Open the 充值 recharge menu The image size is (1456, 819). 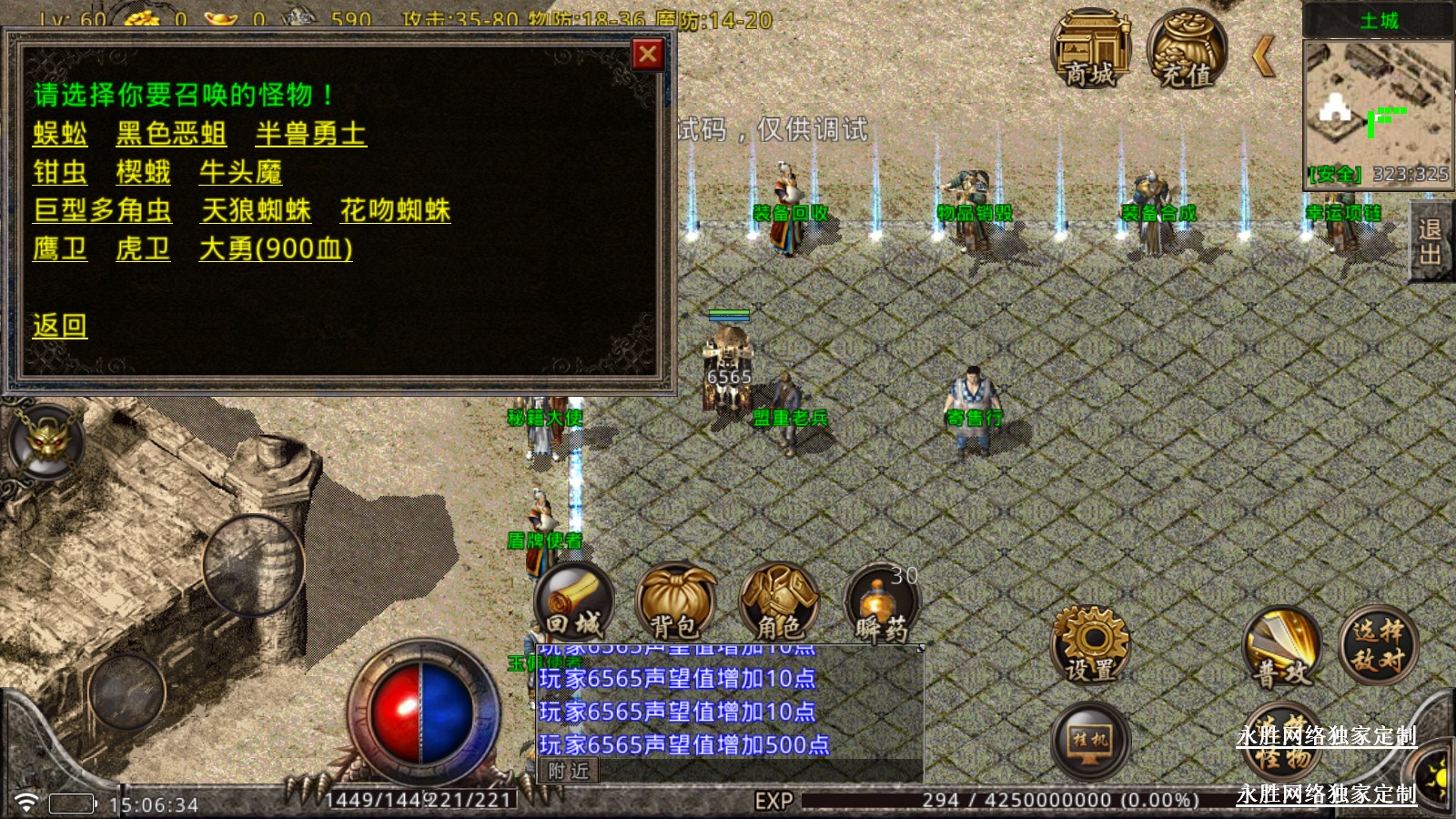click(x=1187, y=51)
